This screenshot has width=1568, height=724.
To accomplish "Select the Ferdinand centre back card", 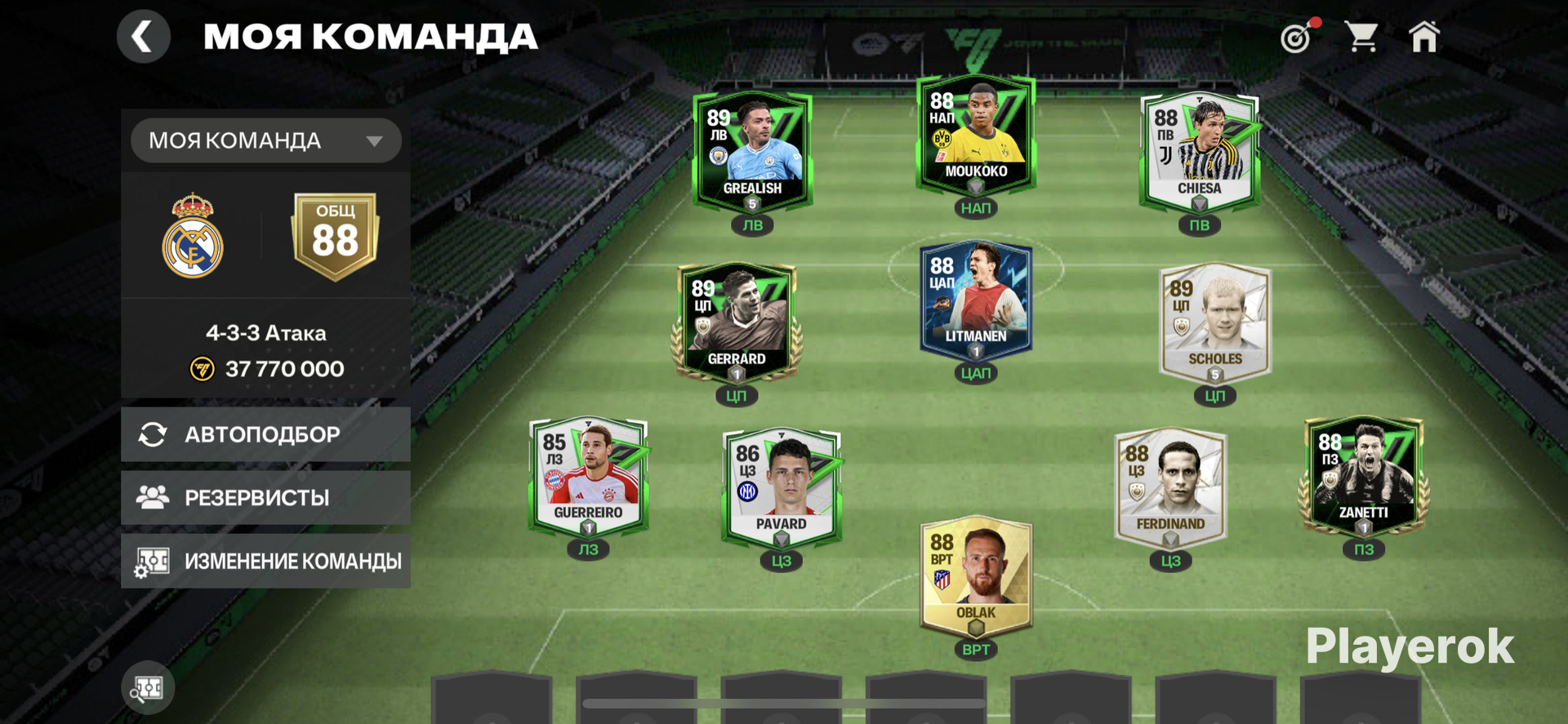I will point(1170,487).
